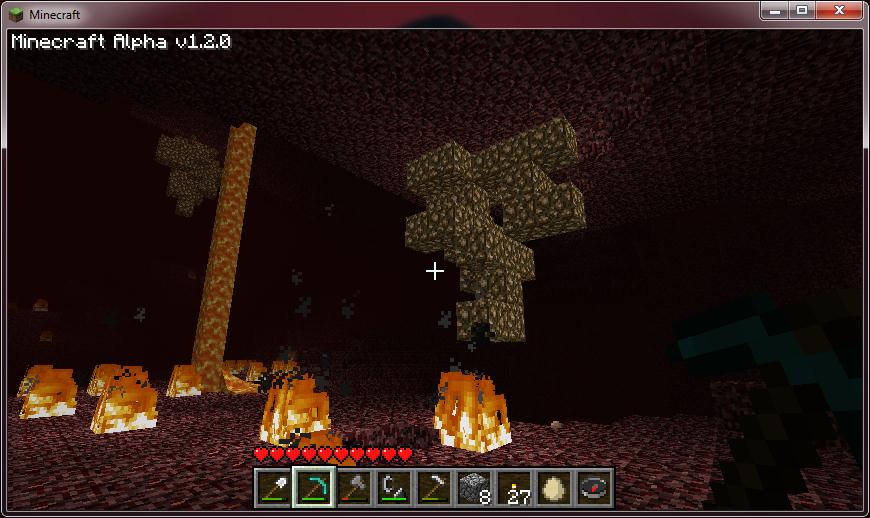Image resolution: width=870 pixels, height=518 pixels.
Task: Choose the axe in the hotbar
Action: click(353, 487)
